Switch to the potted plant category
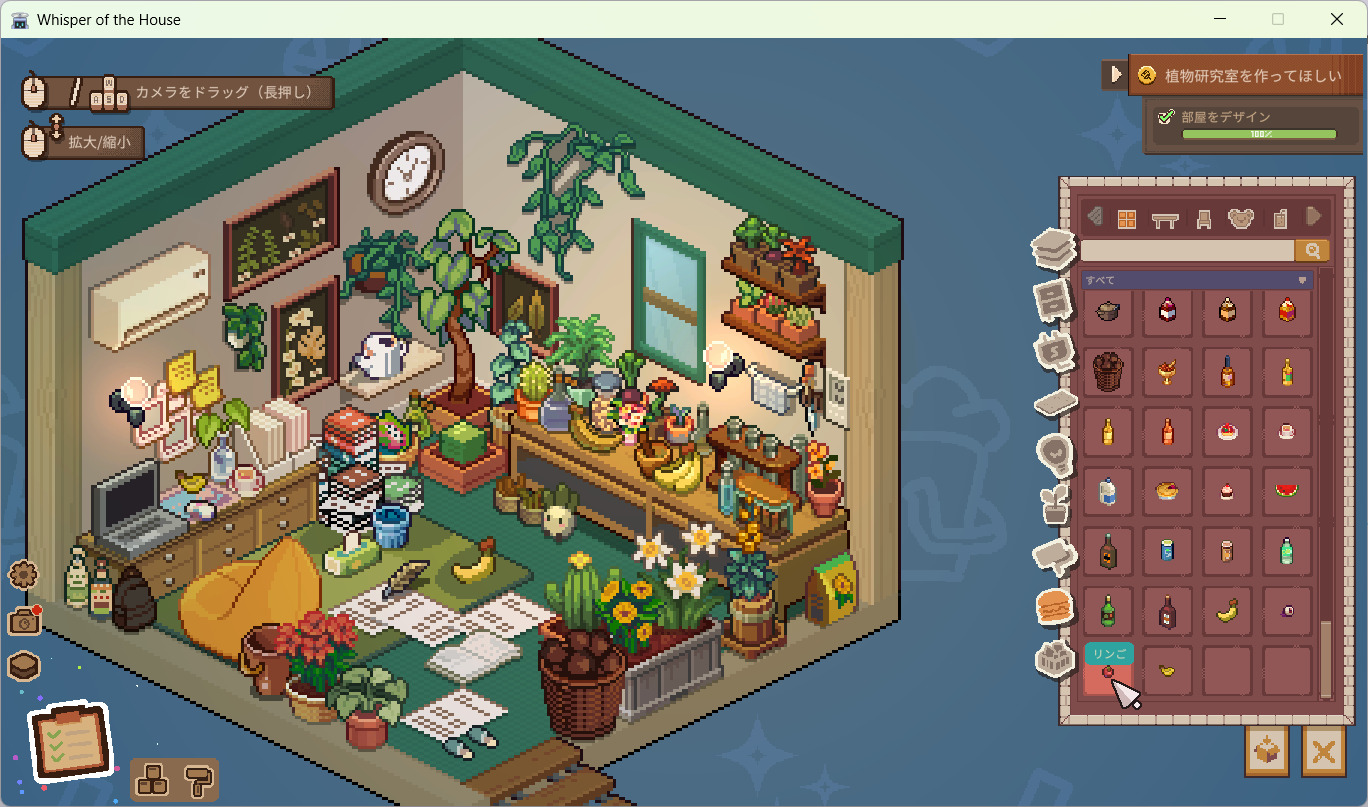The height and width of the screenshot is (807, 1368). click(x=1054, y=503)
